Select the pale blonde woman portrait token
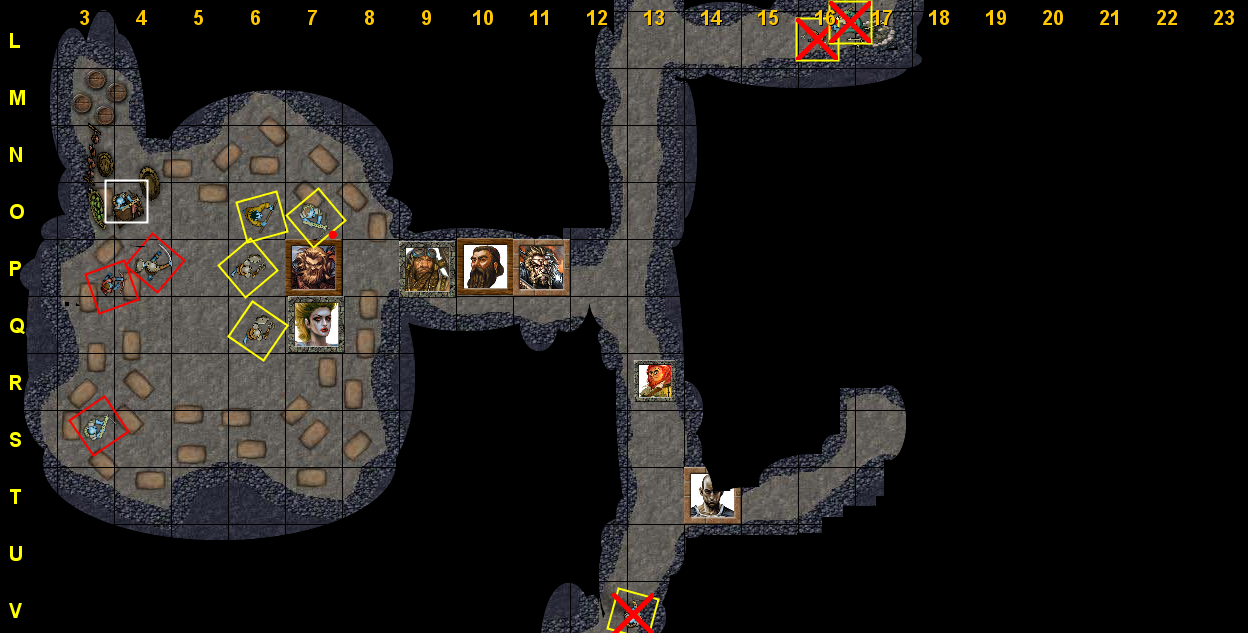The height and width of the screenshot is (633, 1248). click(x=316, y=325)
